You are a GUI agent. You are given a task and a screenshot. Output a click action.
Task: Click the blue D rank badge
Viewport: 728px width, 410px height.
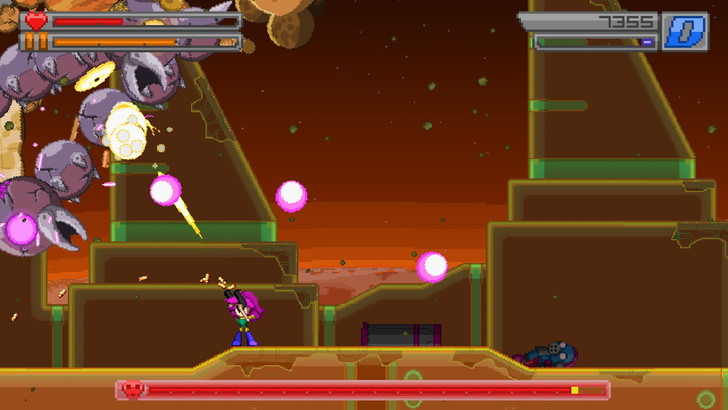pyautogui.click(x=685, y=31)
